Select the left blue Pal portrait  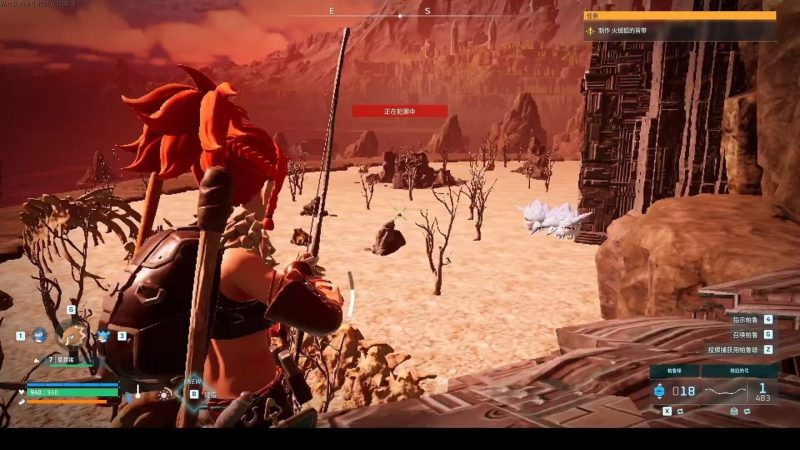tap(38, 336)
